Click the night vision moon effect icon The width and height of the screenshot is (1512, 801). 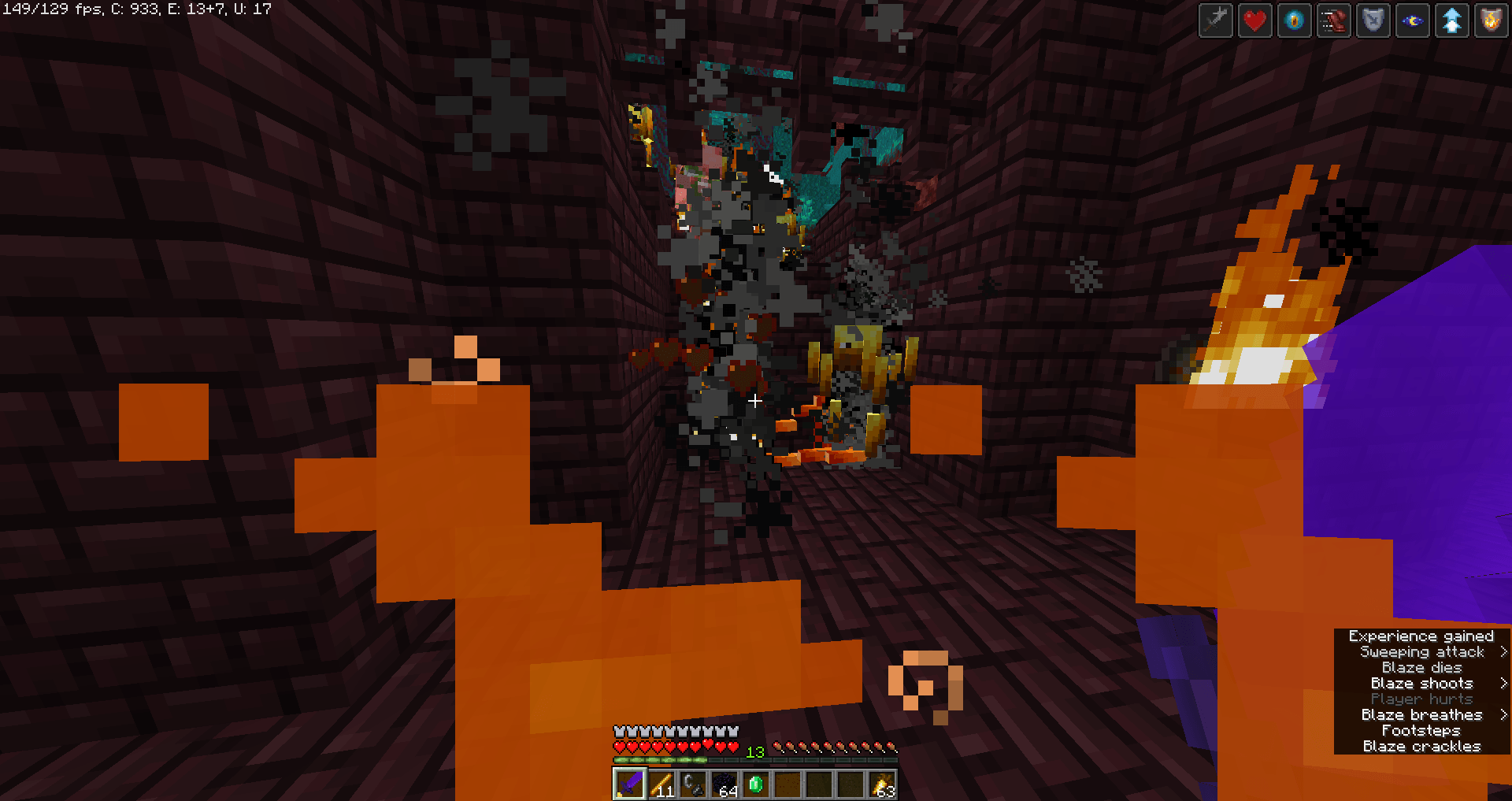click(1412, 20)
